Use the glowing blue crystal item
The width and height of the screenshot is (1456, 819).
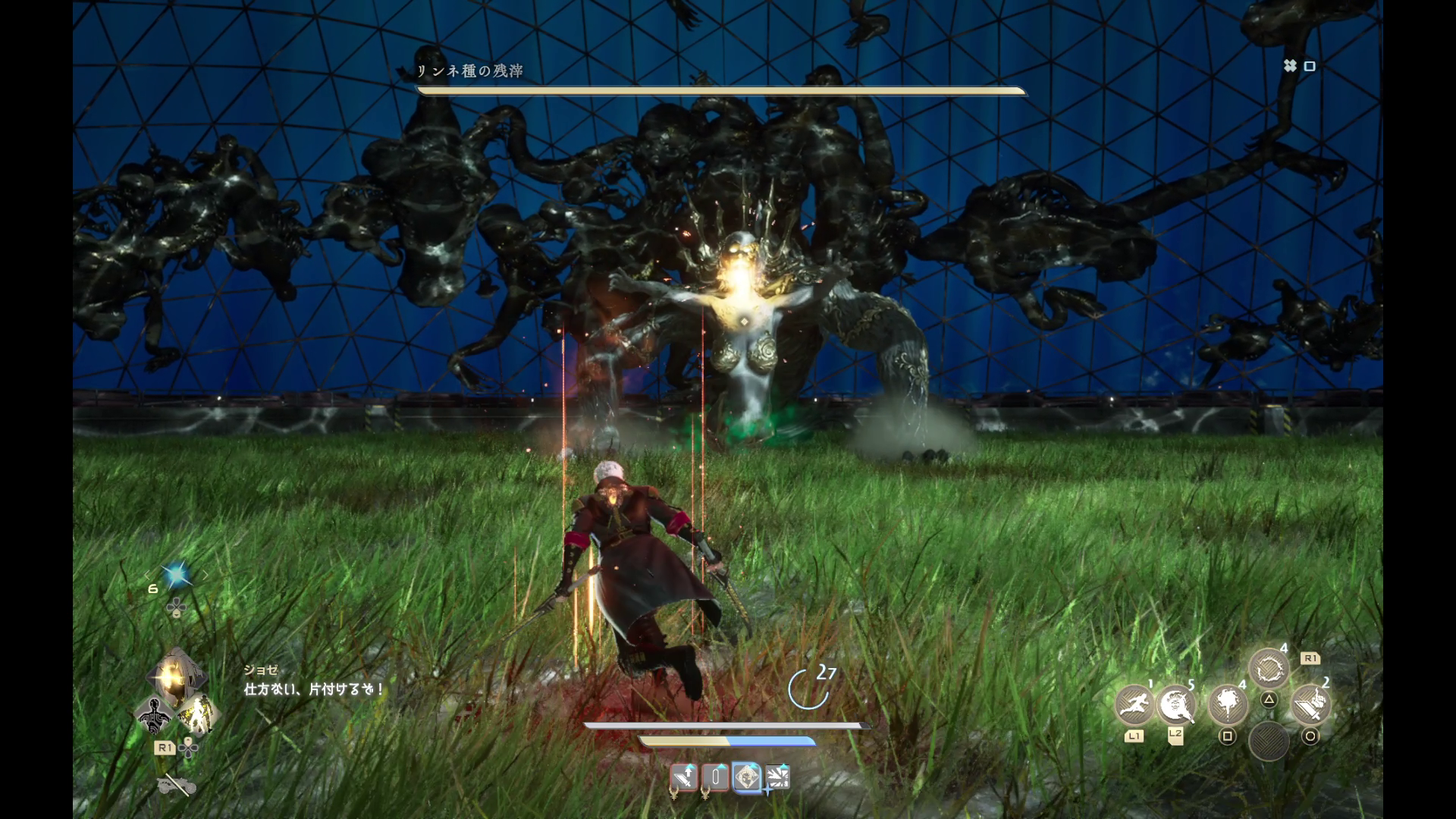coord(177,576)
